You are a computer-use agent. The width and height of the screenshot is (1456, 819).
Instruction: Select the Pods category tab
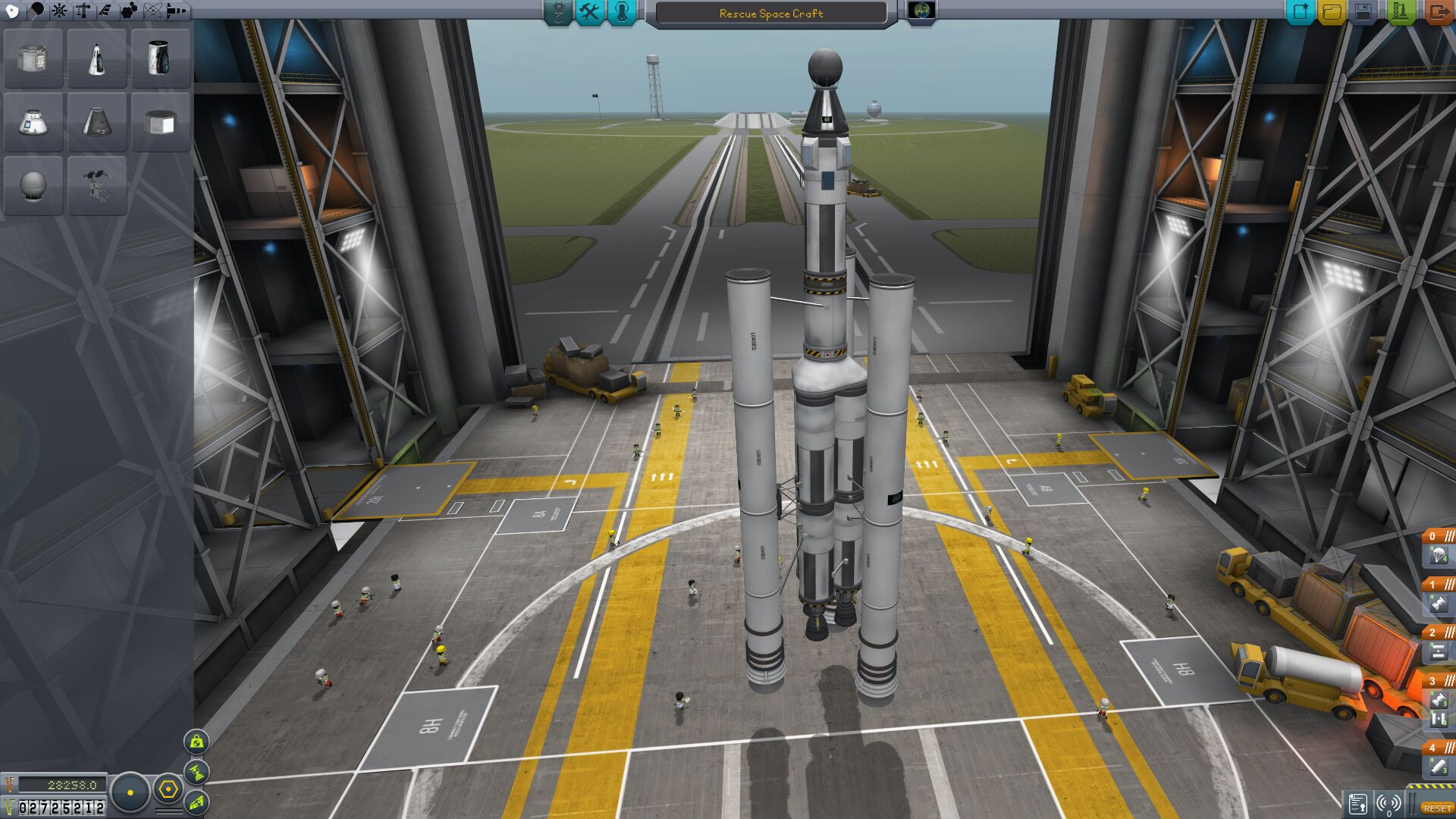pos(12,11)
